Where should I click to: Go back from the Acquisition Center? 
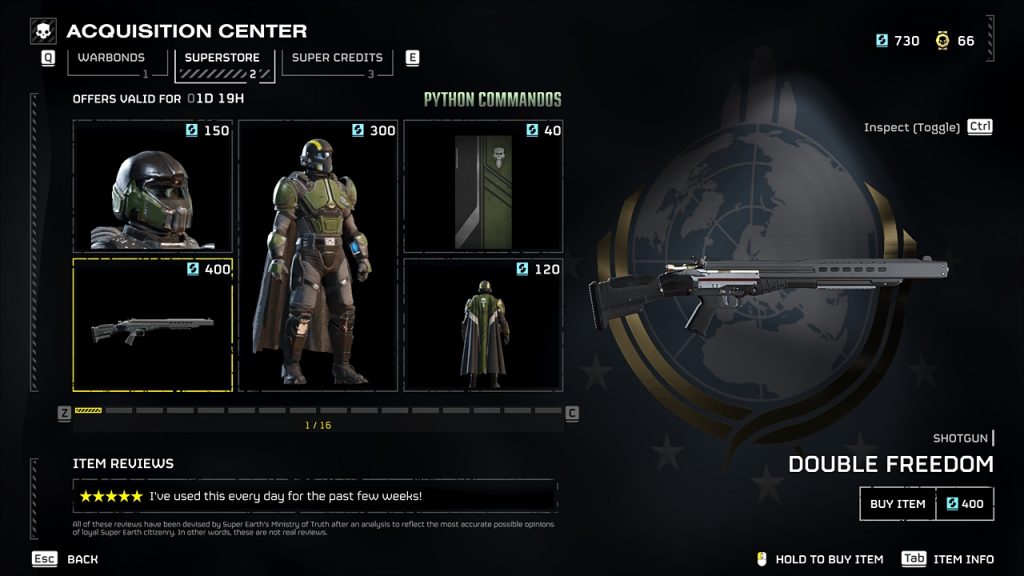tap(70, 559)
